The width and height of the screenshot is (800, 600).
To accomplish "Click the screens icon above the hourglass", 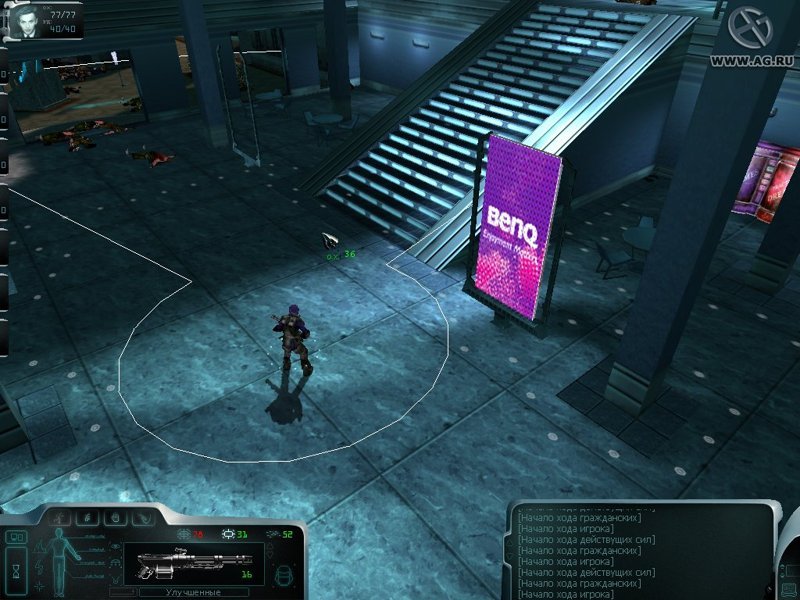I will pyautogui.click(x=16, y=537).
